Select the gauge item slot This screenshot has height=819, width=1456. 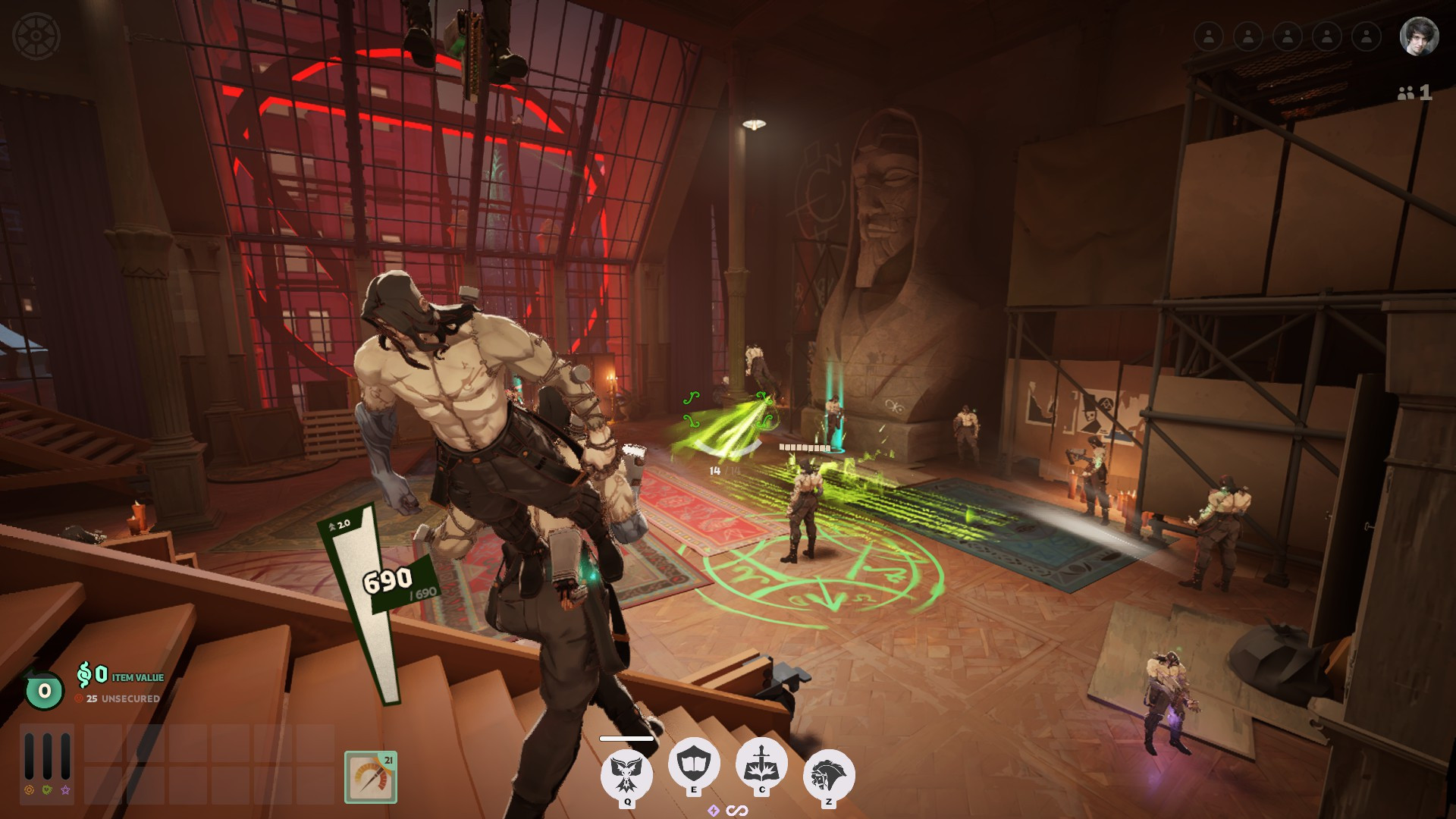click(x=371, y=777)
